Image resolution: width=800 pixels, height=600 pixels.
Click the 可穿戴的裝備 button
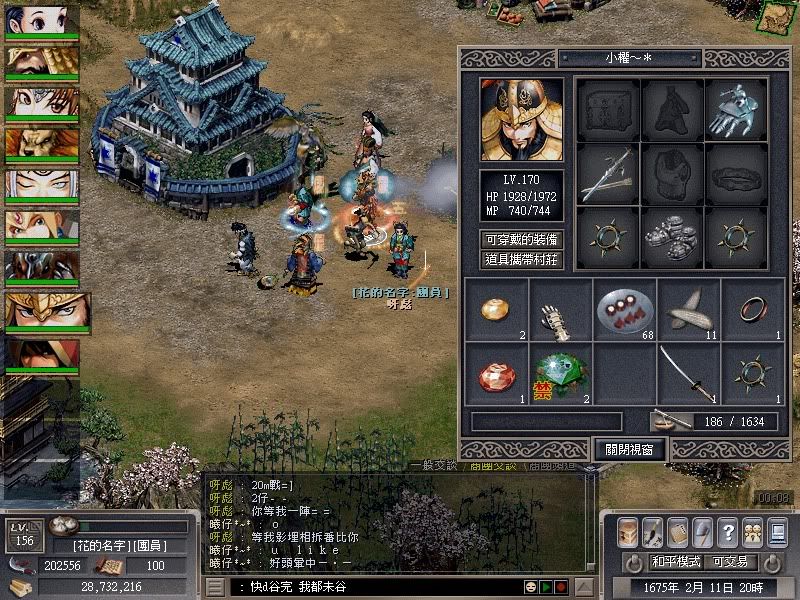tap(521, 240)
